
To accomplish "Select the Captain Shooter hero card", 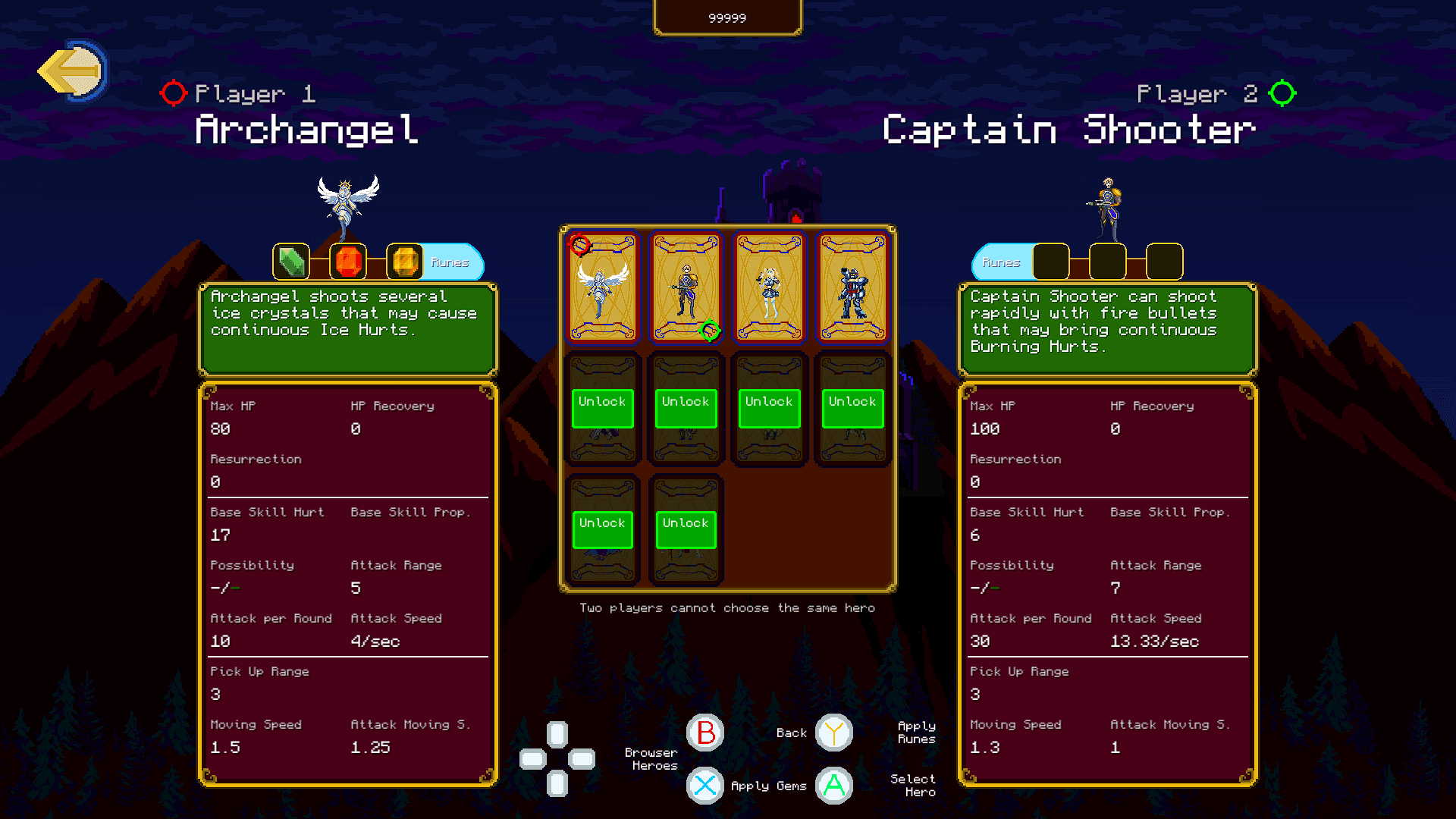I will point(686,288).
